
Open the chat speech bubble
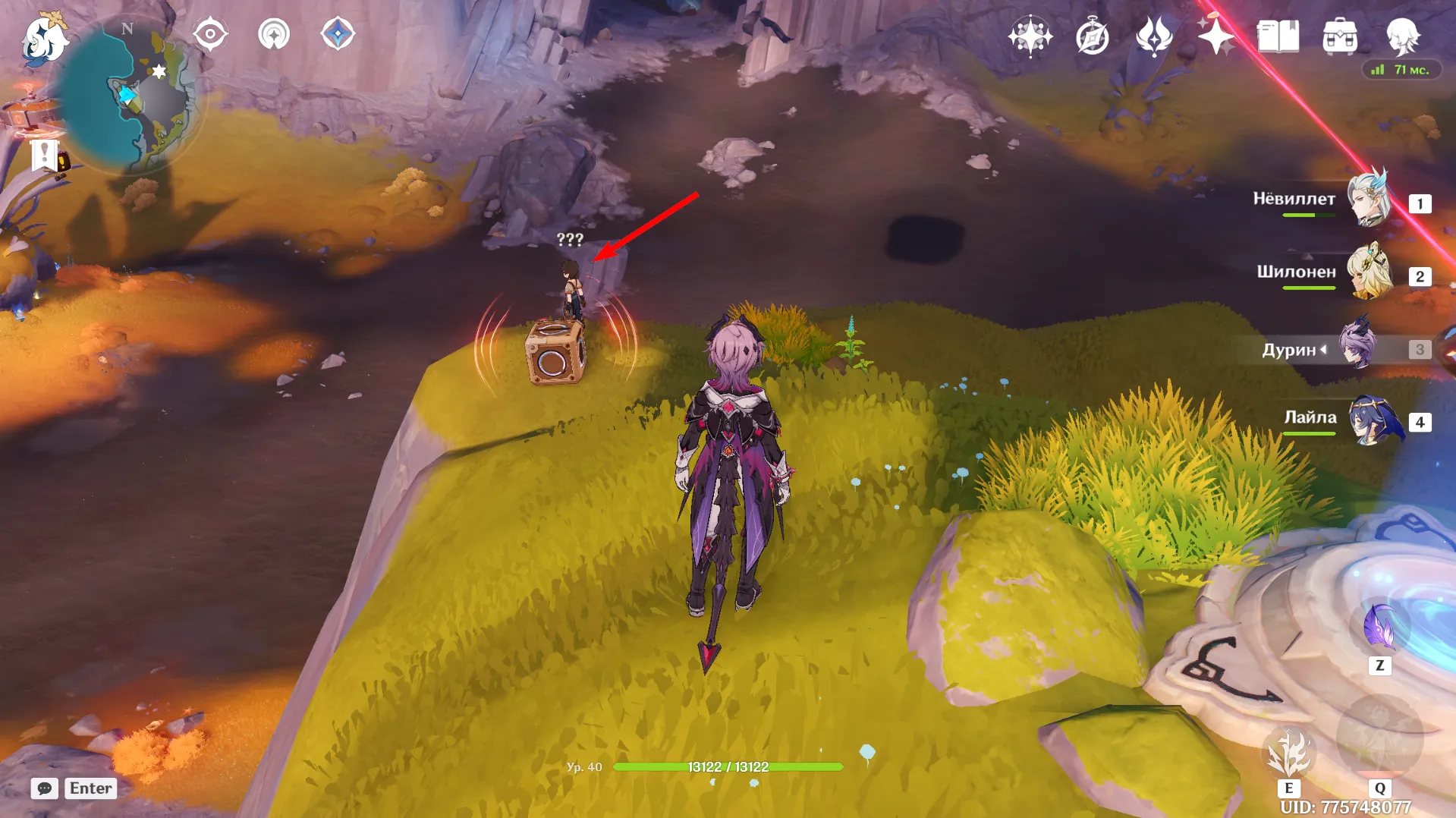pos(45,788)
